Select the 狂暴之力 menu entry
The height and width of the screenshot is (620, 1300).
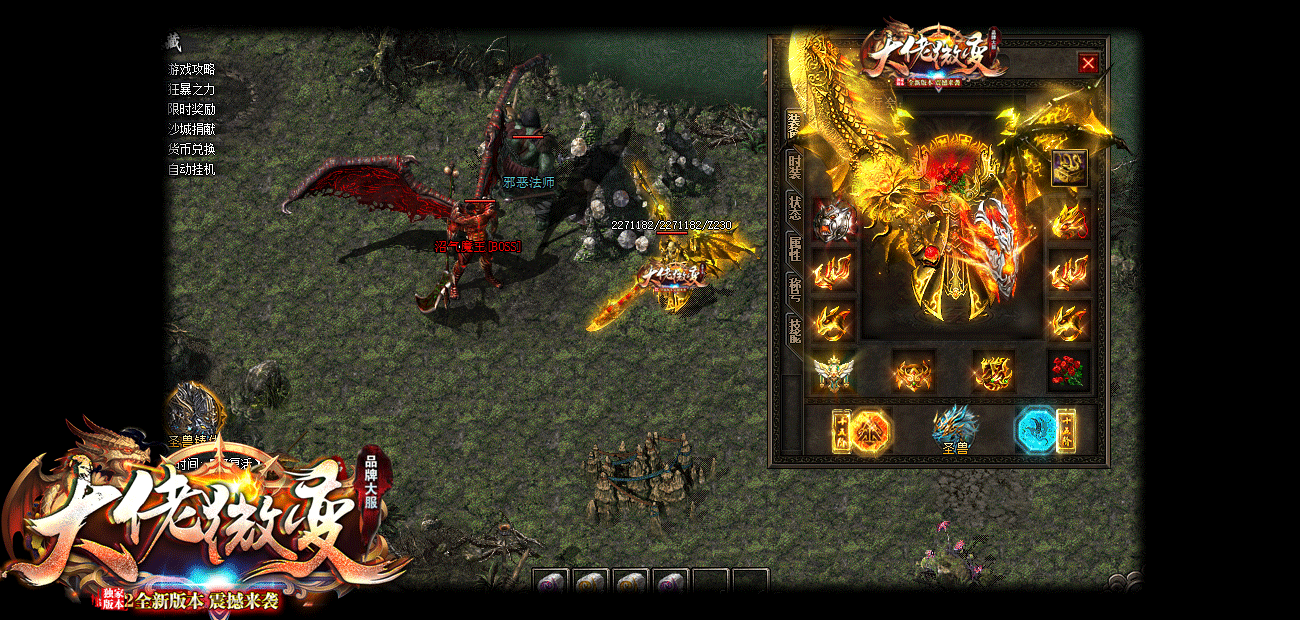point(191,89)
